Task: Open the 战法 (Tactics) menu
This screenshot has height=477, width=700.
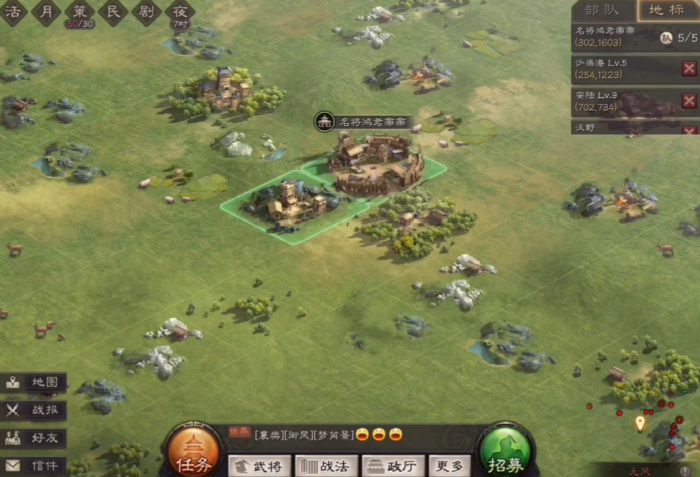Action: tap(326, 465)
